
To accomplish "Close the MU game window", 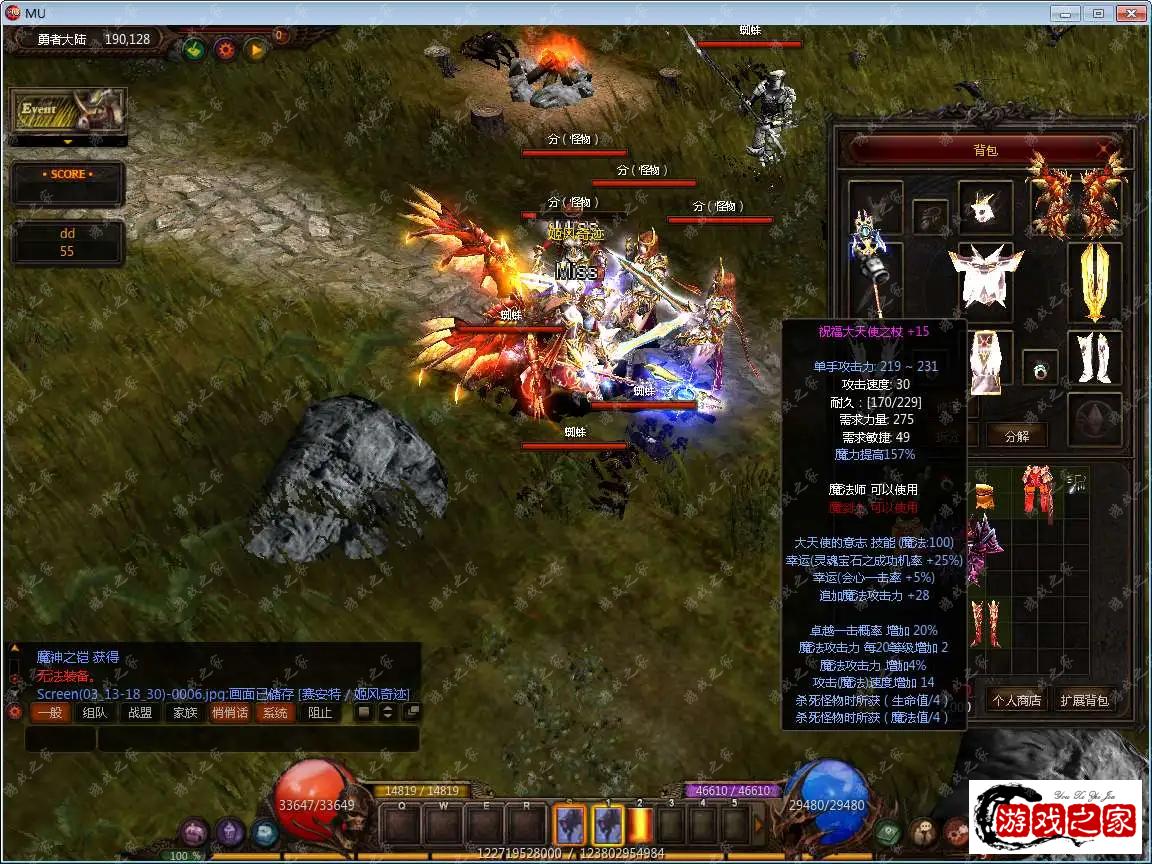I will [1130, 13].
